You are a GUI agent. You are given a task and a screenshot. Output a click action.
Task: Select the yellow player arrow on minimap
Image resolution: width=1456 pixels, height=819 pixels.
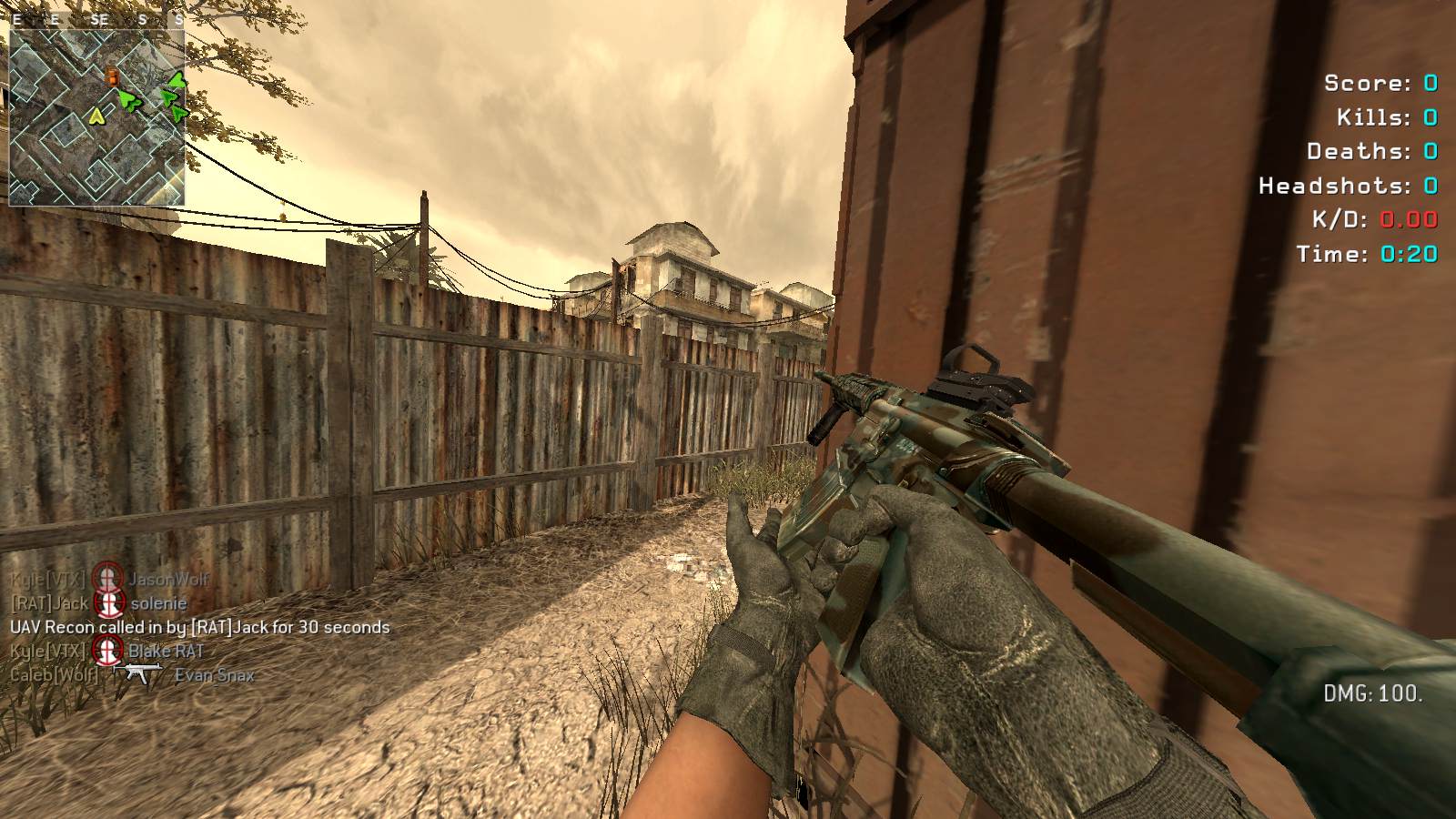96,116
